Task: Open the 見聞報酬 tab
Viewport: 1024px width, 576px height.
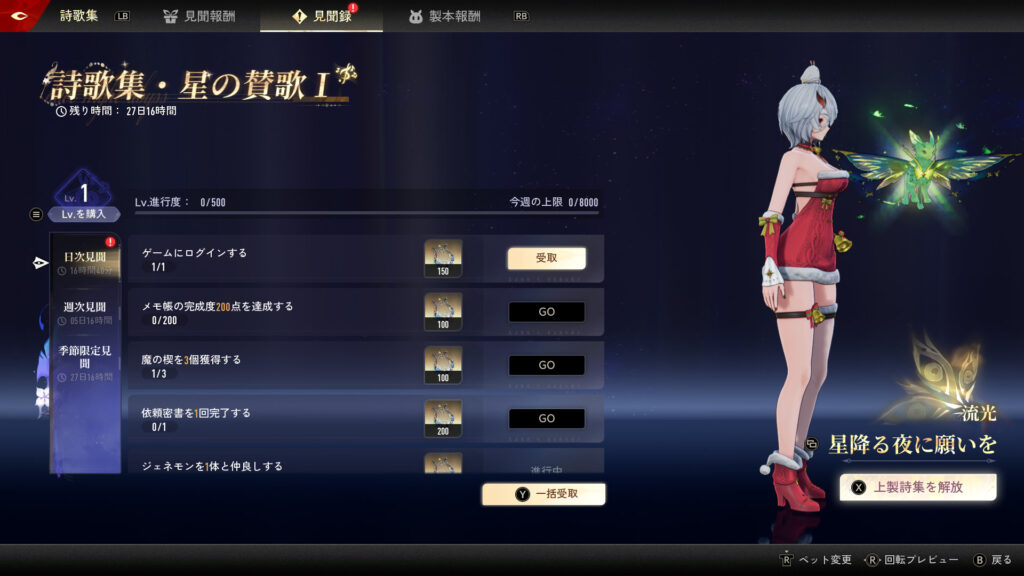Action: (x=199, y=16)
